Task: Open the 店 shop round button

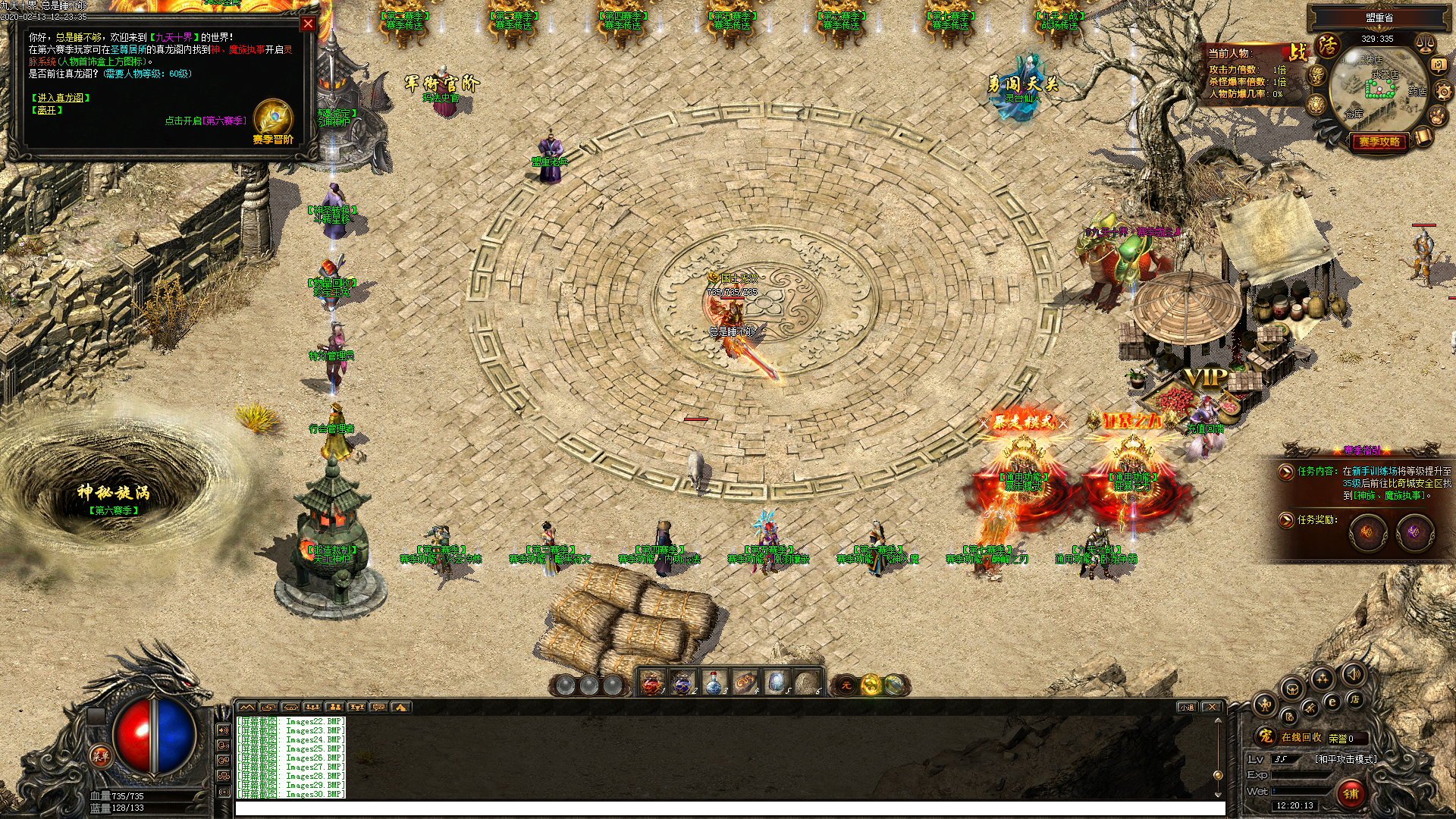Action: (x=1354, y=699)
